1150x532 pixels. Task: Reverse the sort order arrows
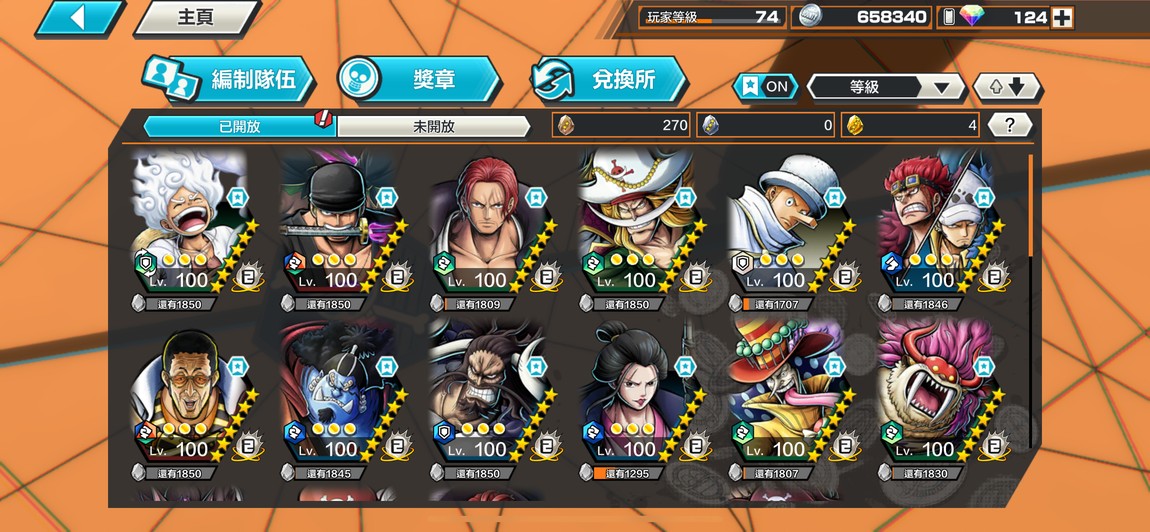1007,87
